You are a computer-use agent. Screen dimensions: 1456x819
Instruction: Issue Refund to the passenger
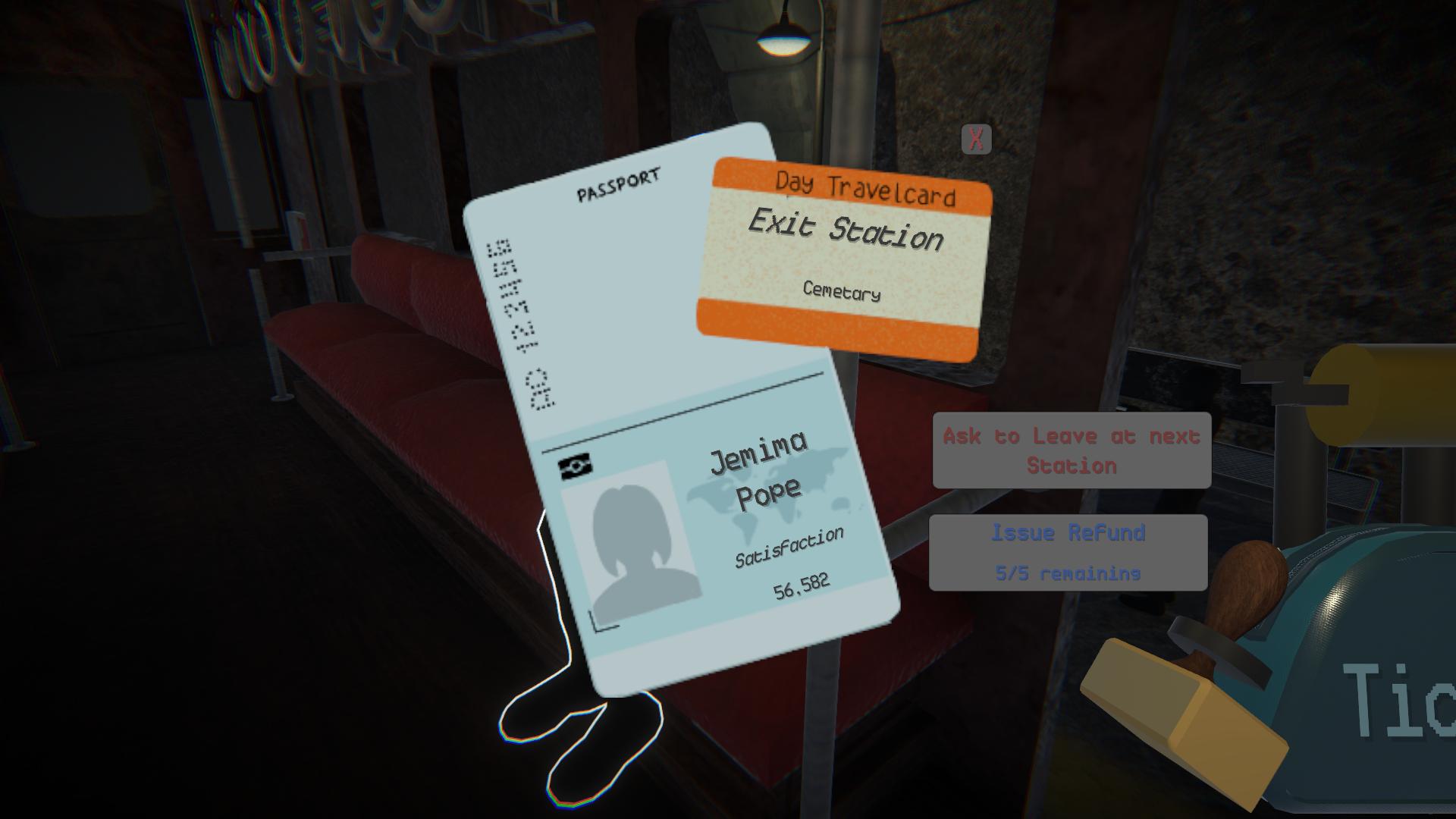1068,552
